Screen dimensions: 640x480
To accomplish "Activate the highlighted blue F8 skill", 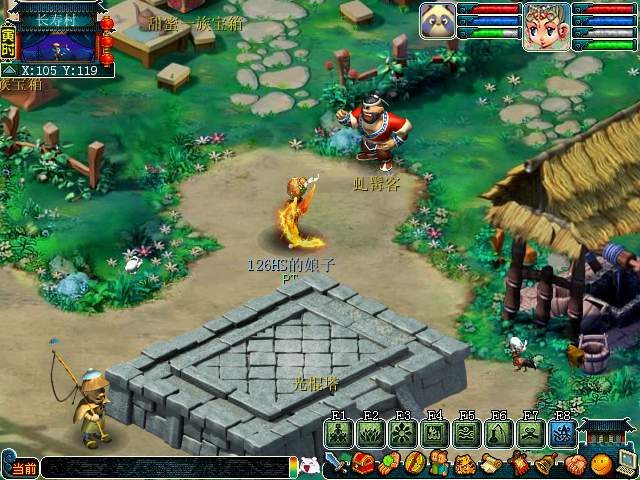I will tap(562, 433).
